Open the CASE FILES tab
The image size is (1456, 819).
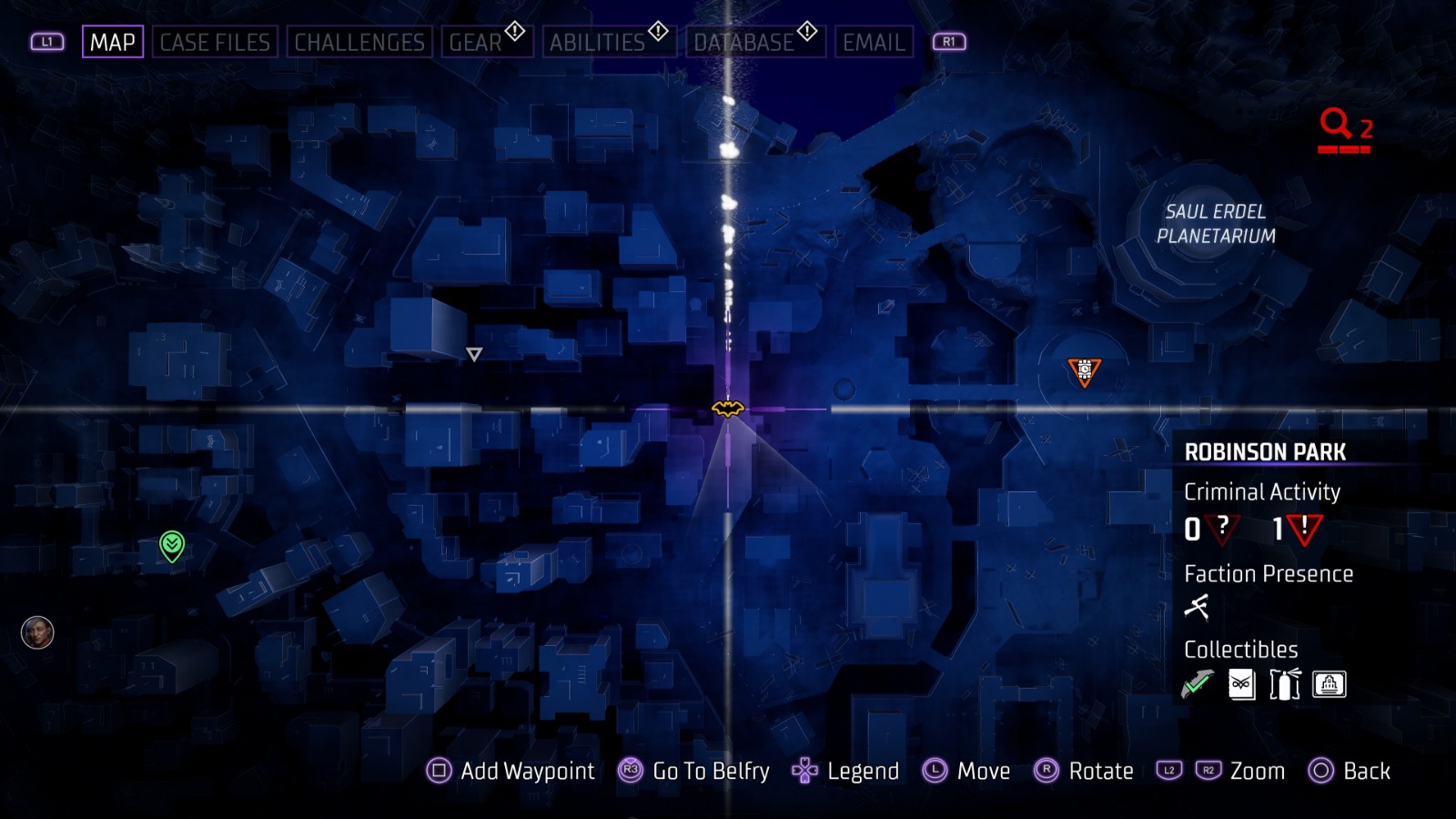tap(216, 41)
